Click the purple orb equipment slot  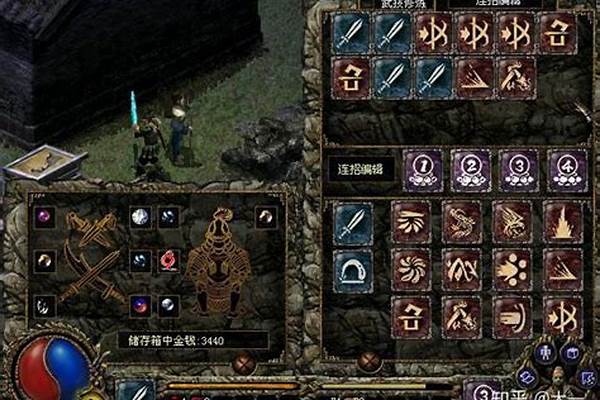46,214
